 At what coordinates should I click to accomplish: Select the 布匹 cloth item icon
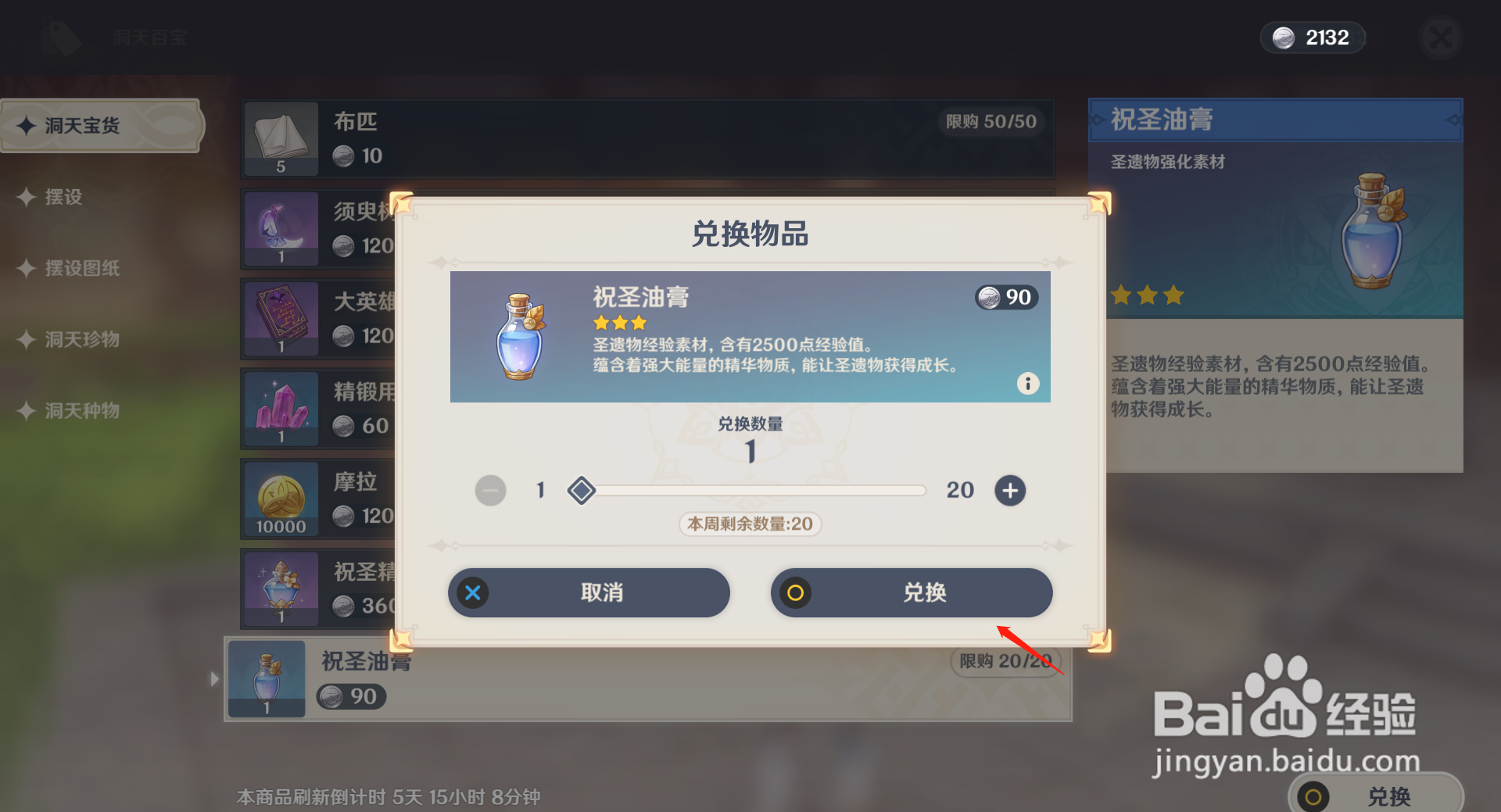(x=281, y=138)
